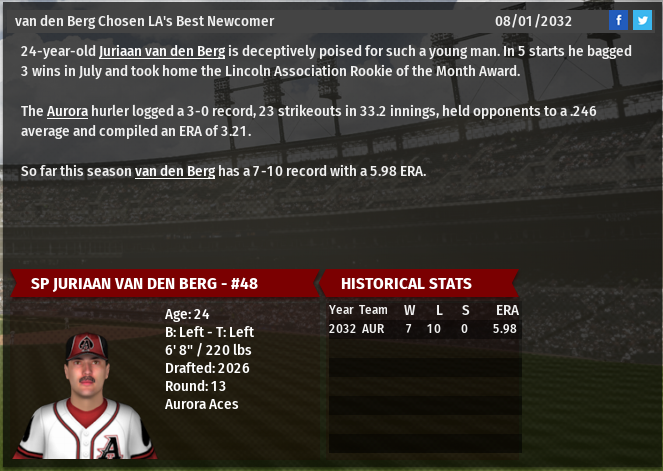Share the article on Twitter

point(641,20)
